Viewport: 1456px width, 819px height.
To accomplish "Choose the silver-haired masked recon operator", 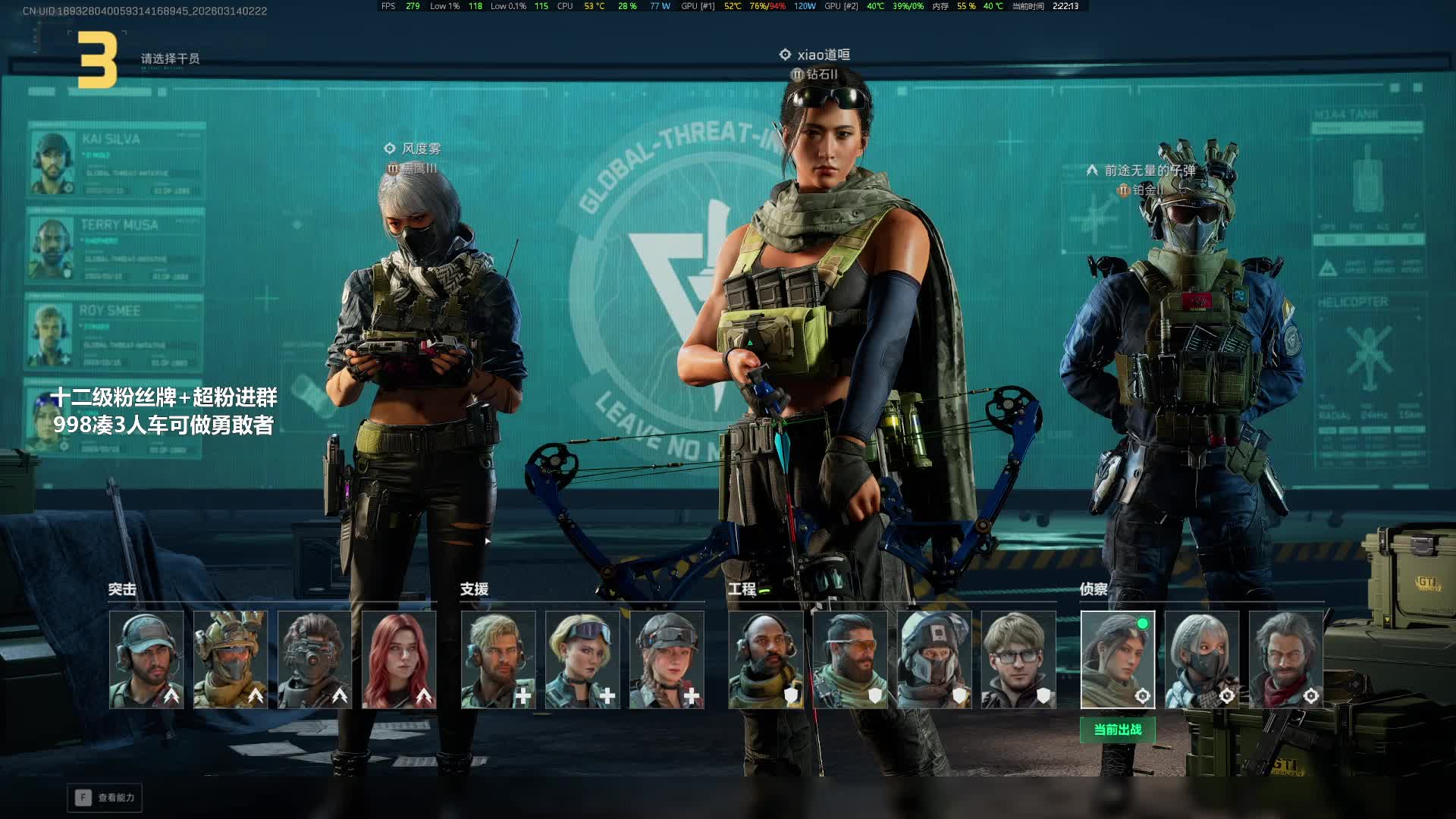I will coord(1202,660).
